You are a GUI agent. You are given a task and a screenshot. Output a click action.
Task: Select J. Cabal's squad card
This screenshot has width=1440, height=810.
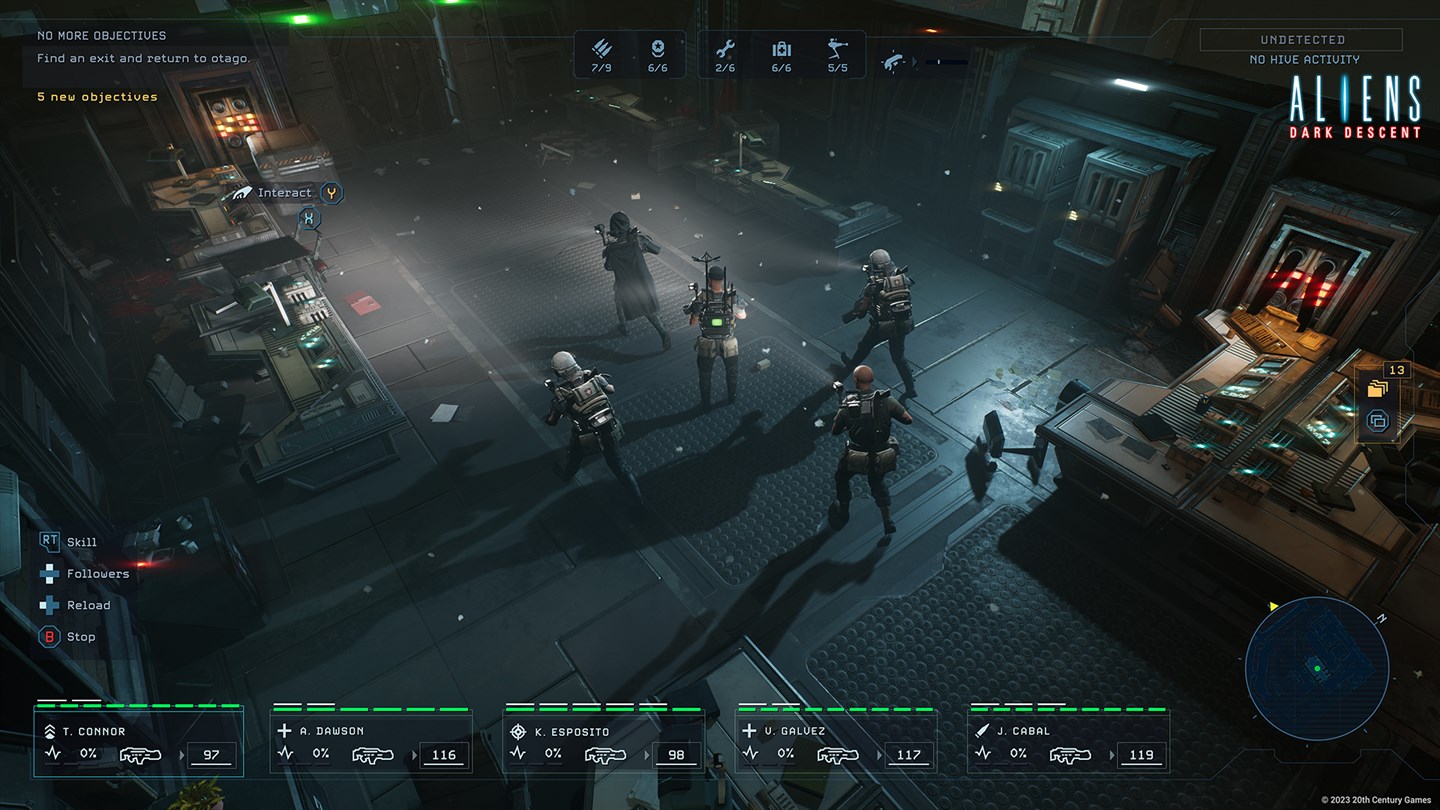(x=1068, y=742)
